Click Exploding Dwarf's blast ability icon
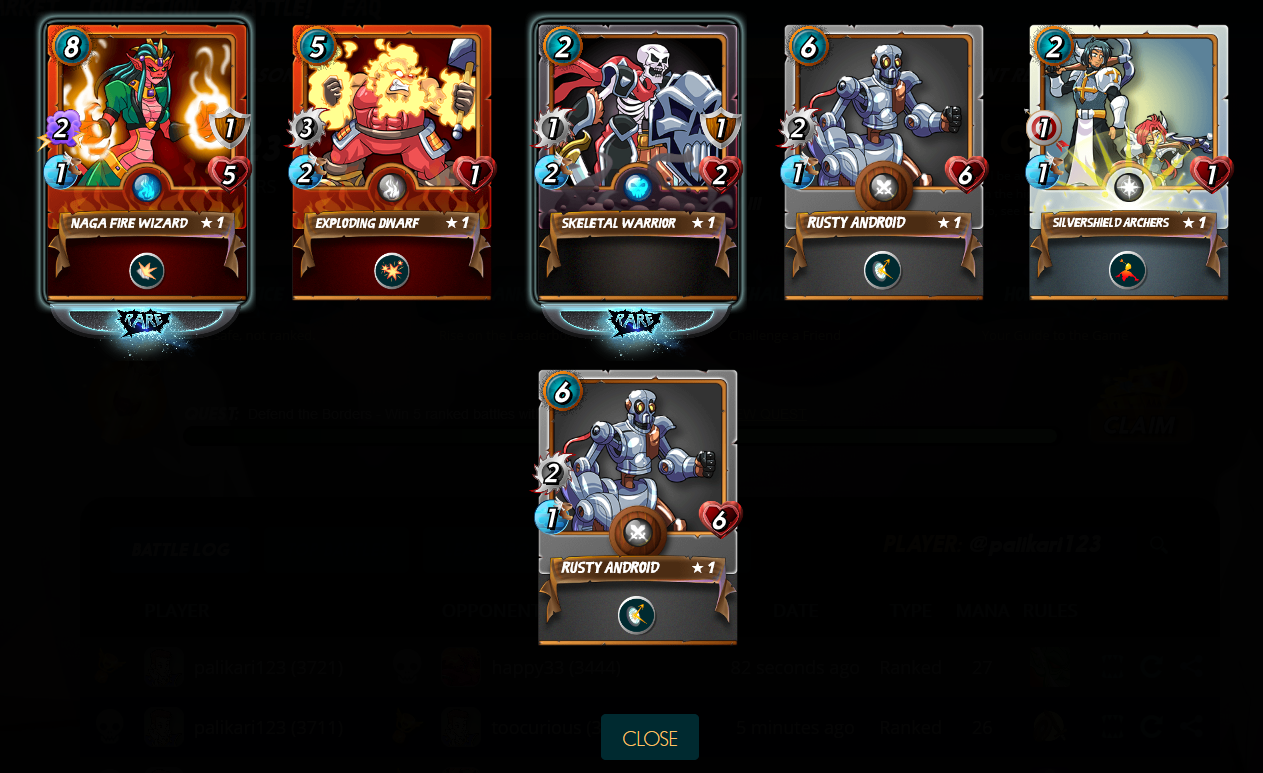The height and width of the screenshot is (773, 1263). point(391,271)
